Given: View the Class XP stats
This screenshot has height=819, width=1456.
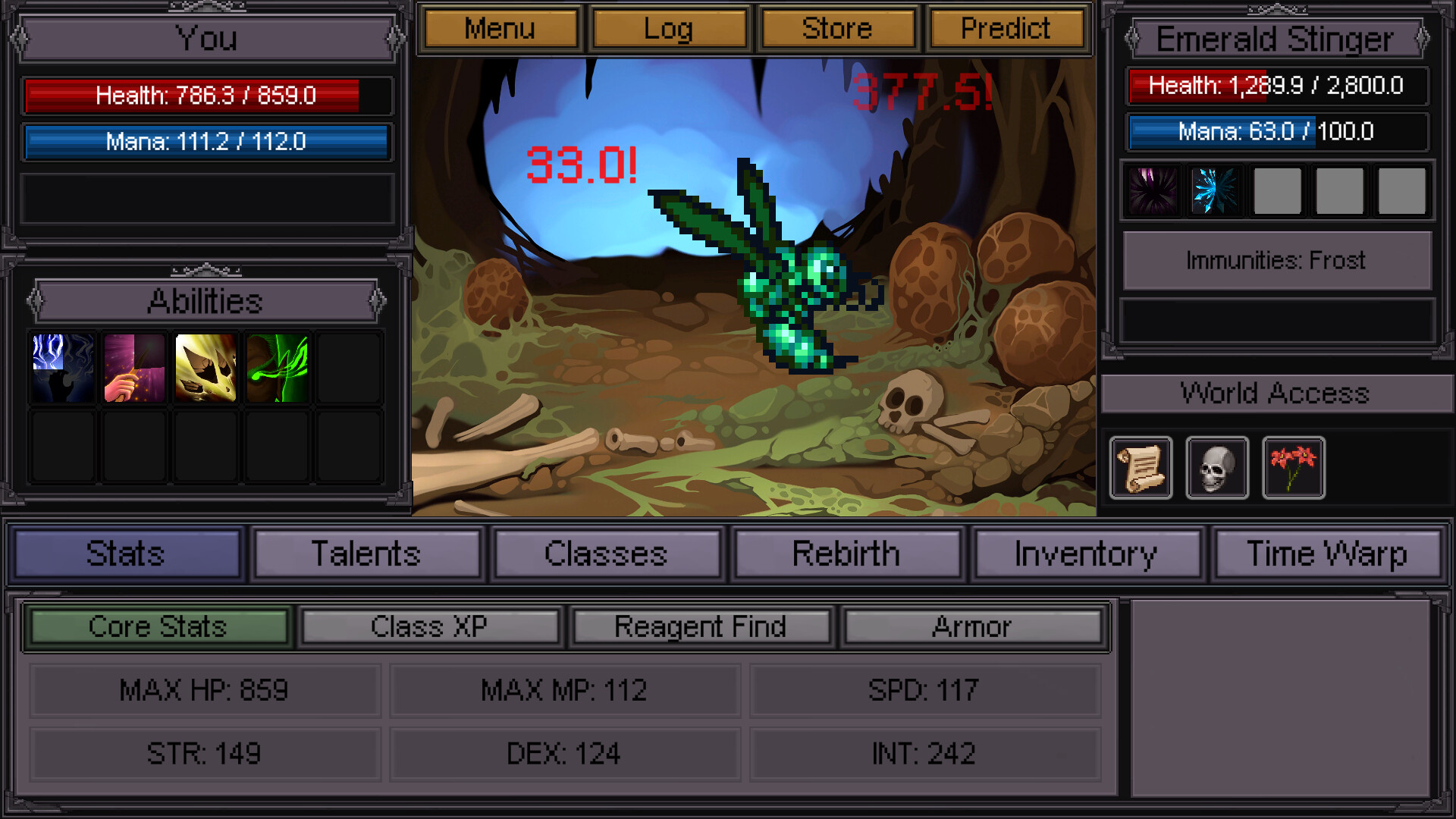Looking at the screenshot, I should [x=430, y=626].
